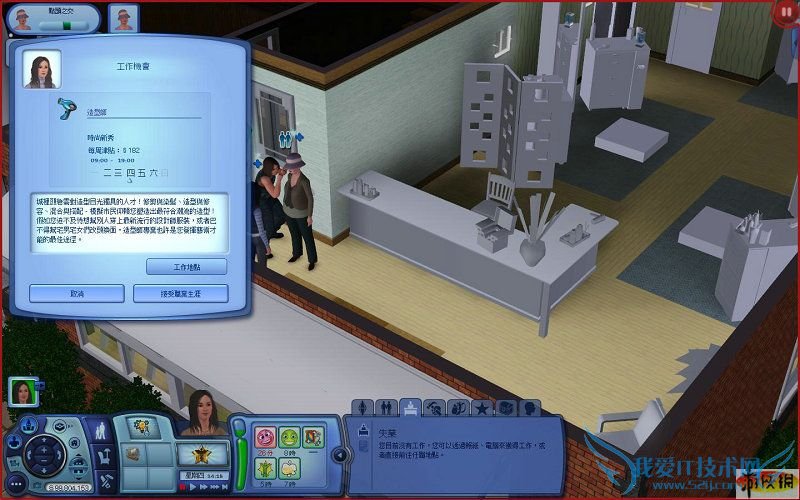Screen dimensions: 800x500
Task: Open the star opportunities tab
Action: (481, 408)
